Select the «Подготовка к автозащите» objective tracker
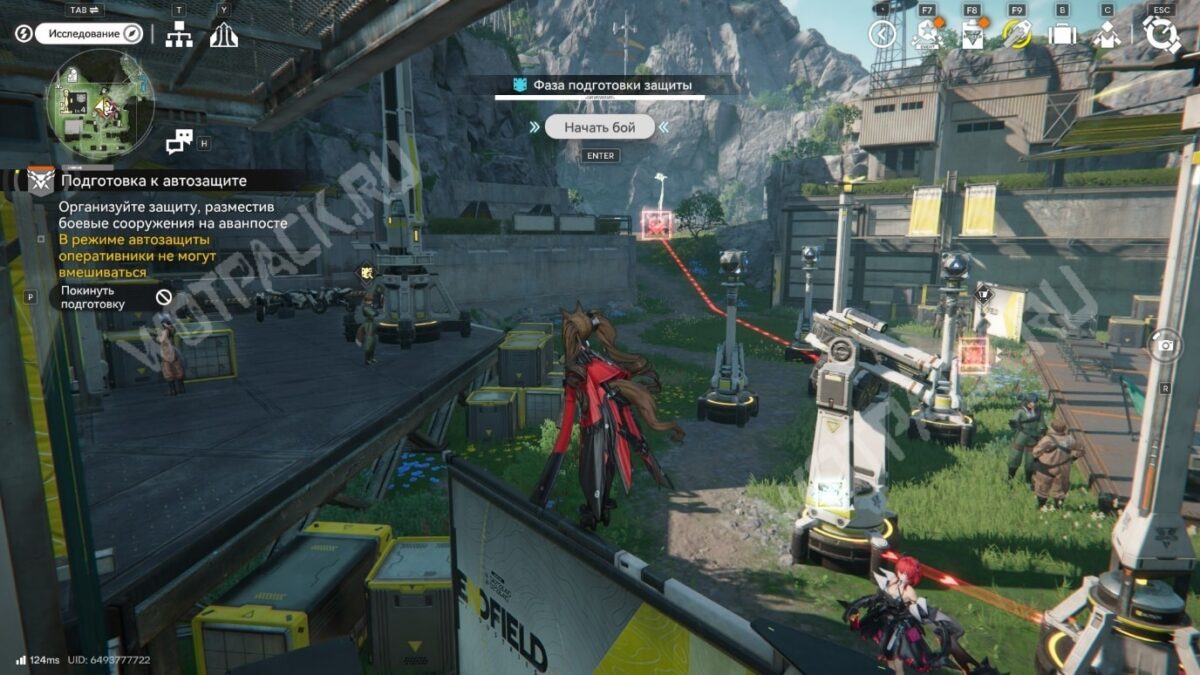Viewport: 1200px width, 675px height. point(152,181)
